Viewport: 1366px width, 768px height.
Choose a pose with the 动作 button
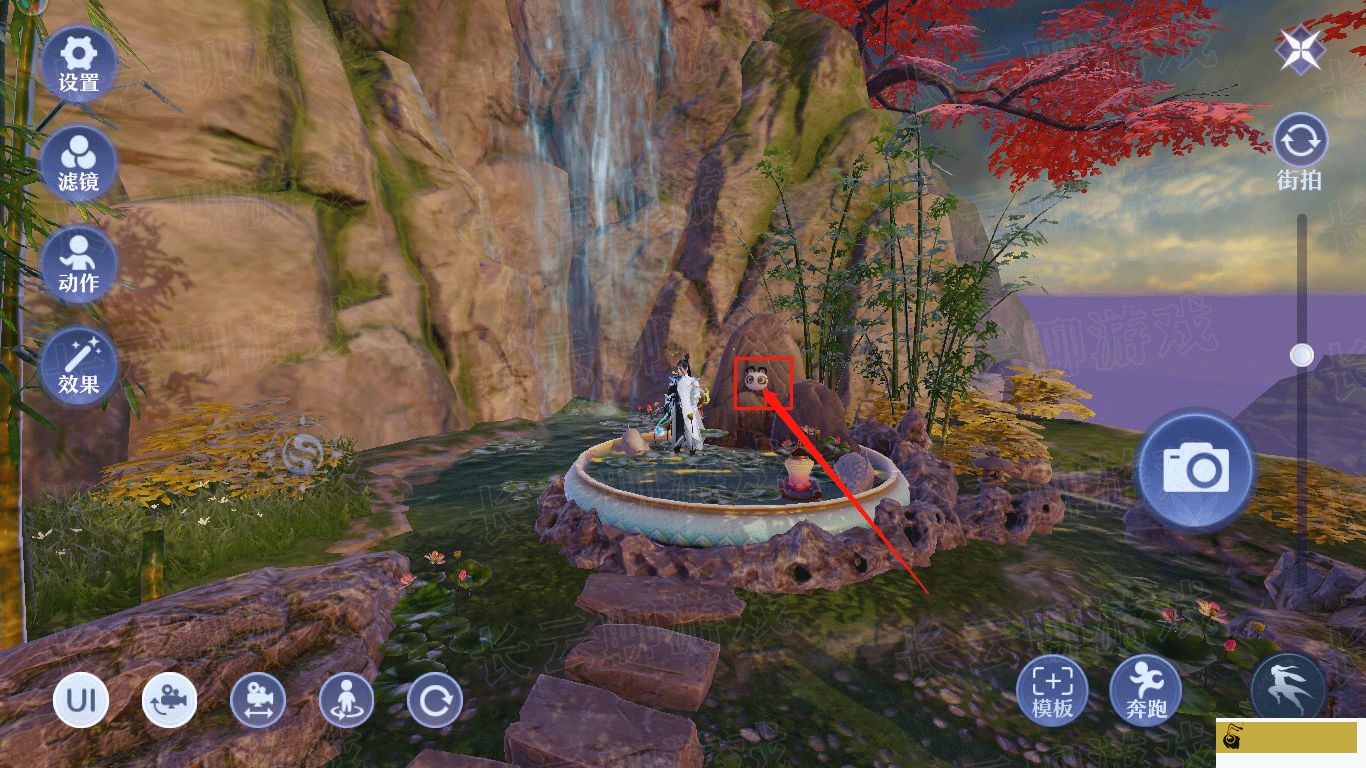[x=78, y=264]
